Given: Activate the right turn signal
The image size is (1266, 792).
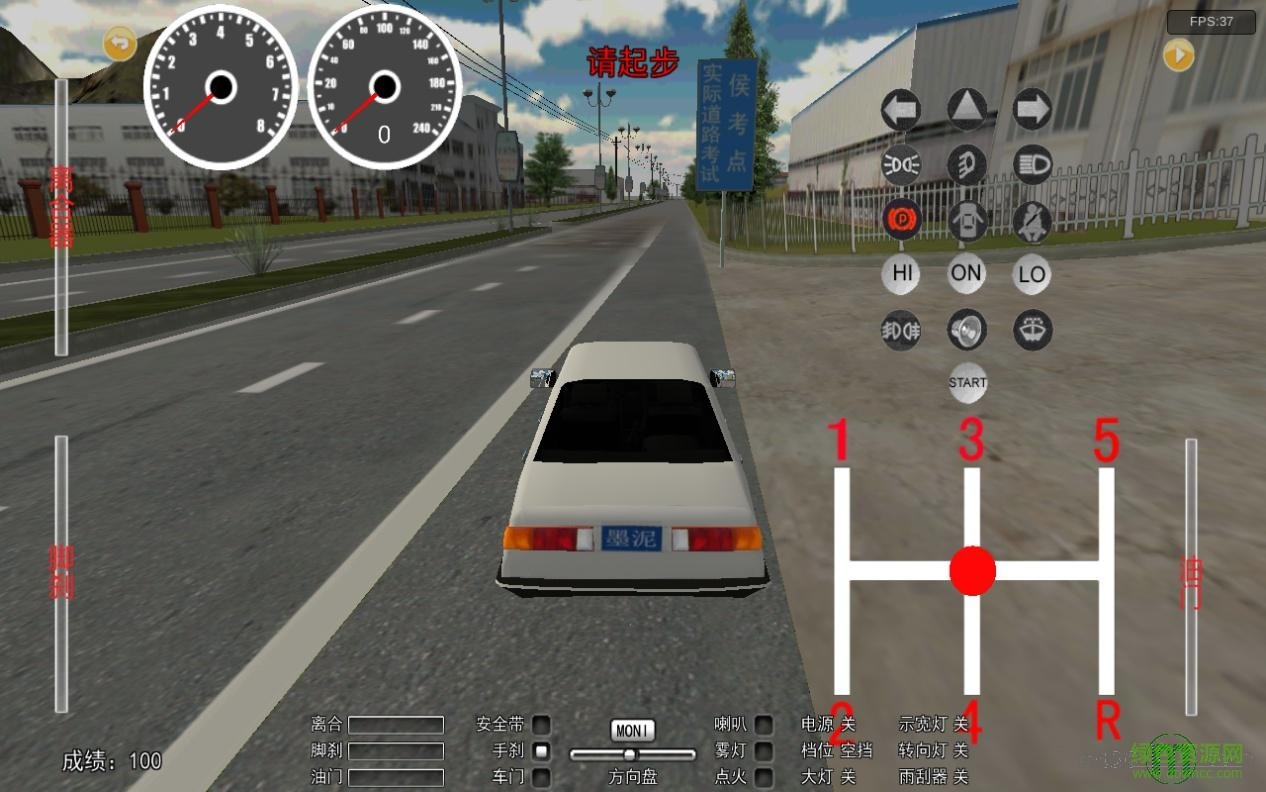Looking at the screenshot, I should pyautogui.click(x=1032, y=109).
